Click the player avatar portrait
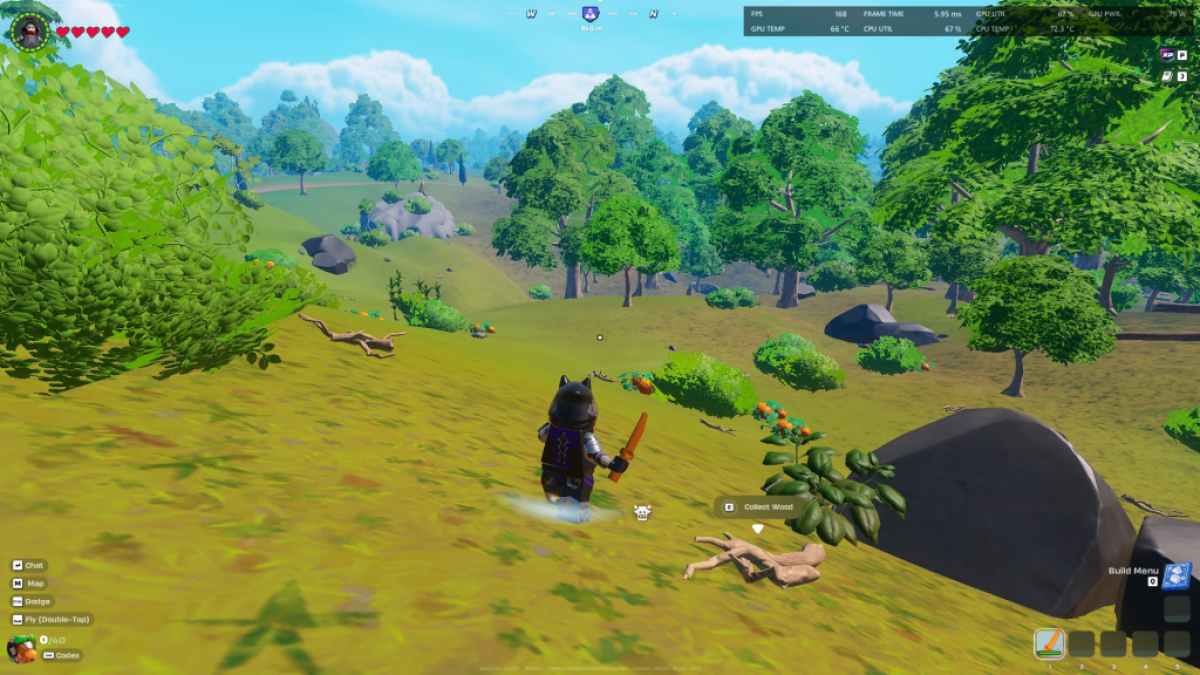1200x675 pixels. tap(29, 32)
